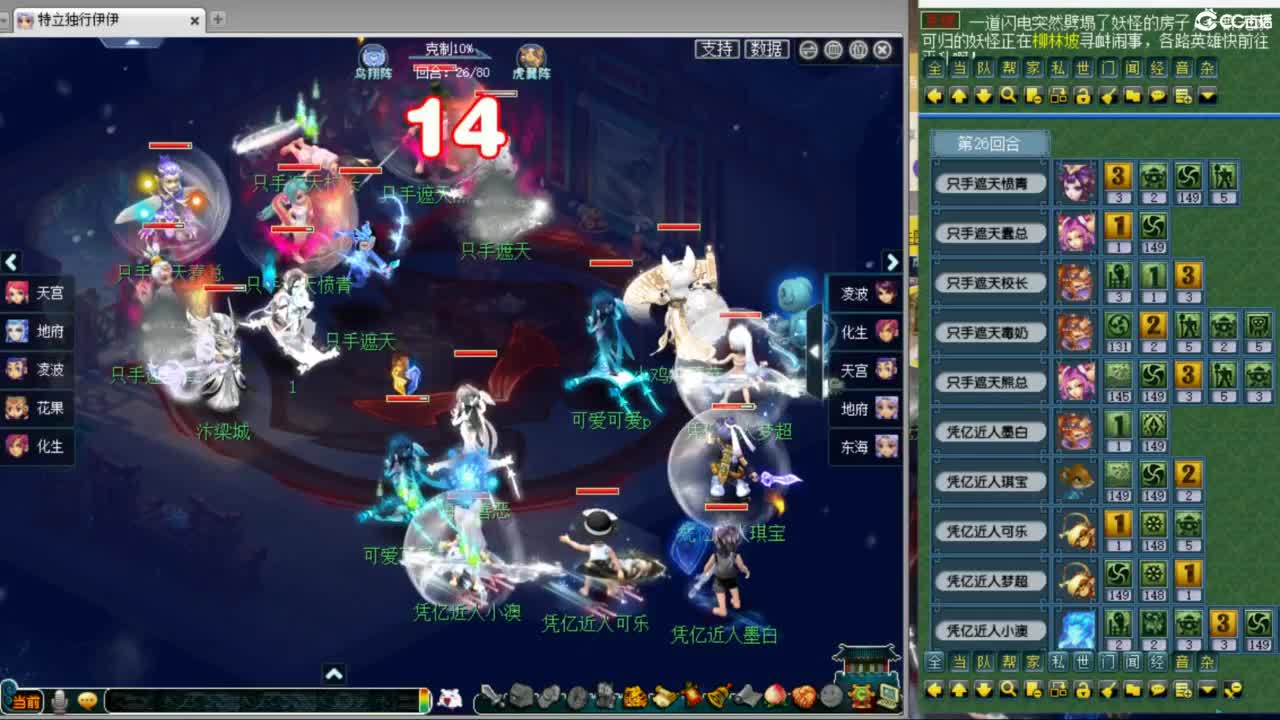Open the chat search magnifier icon
This screenshot has height=720, width=1280.
coord(1009,96)
